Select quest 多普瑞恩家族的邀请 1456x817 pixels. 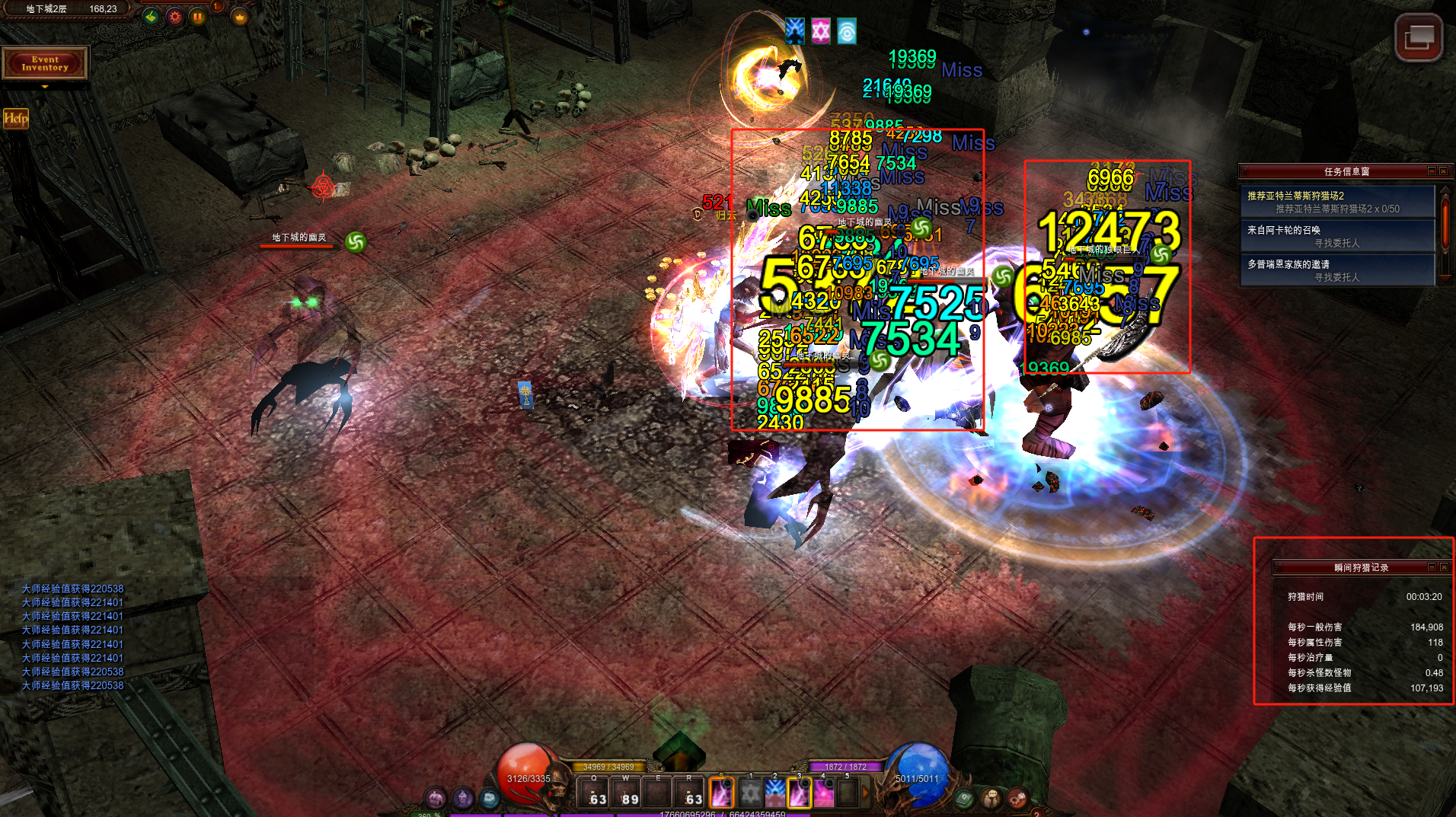(1337, 270)
